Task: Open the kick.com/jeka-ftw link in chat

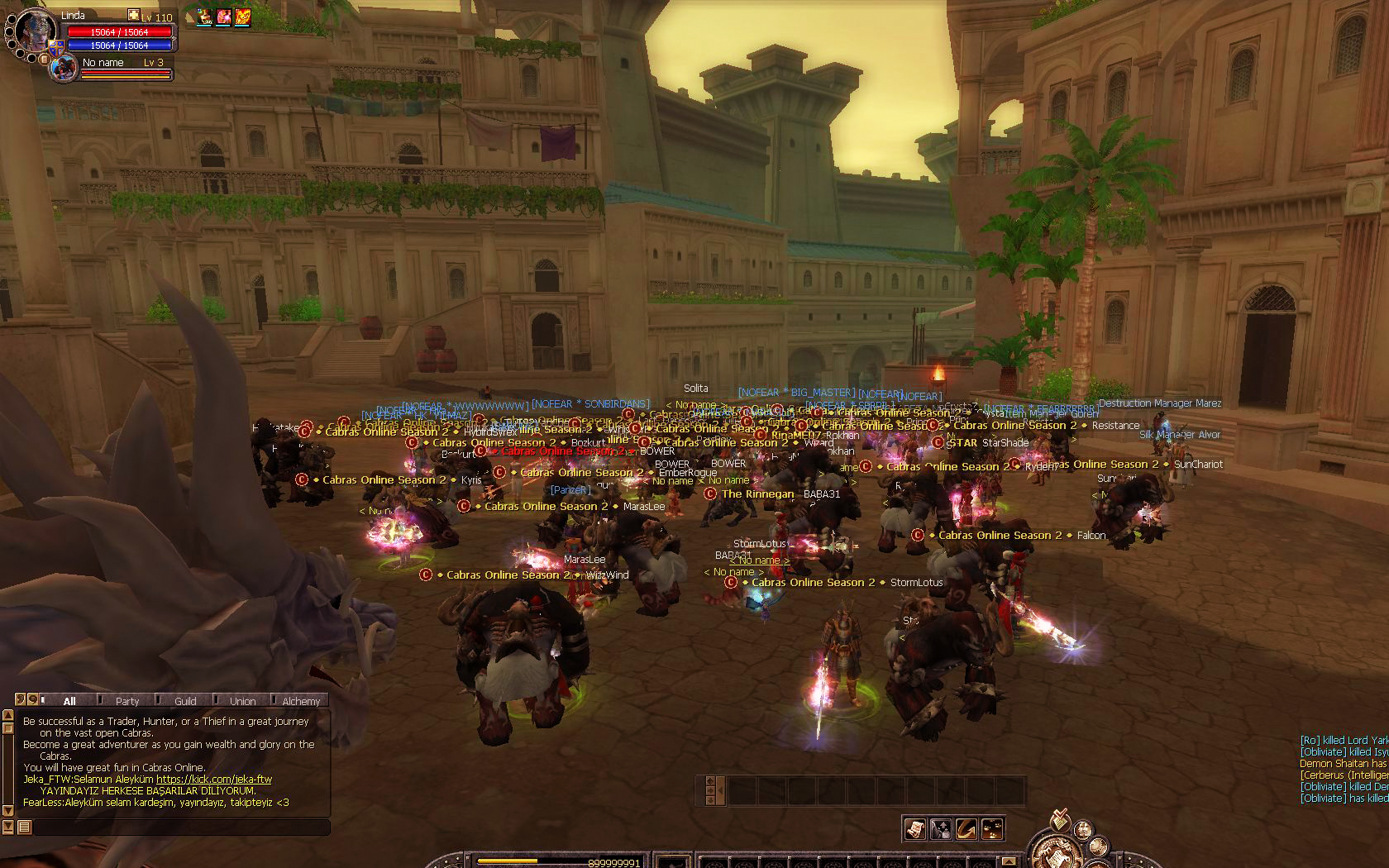Action: pyautogui.click(x=214, y=780)
